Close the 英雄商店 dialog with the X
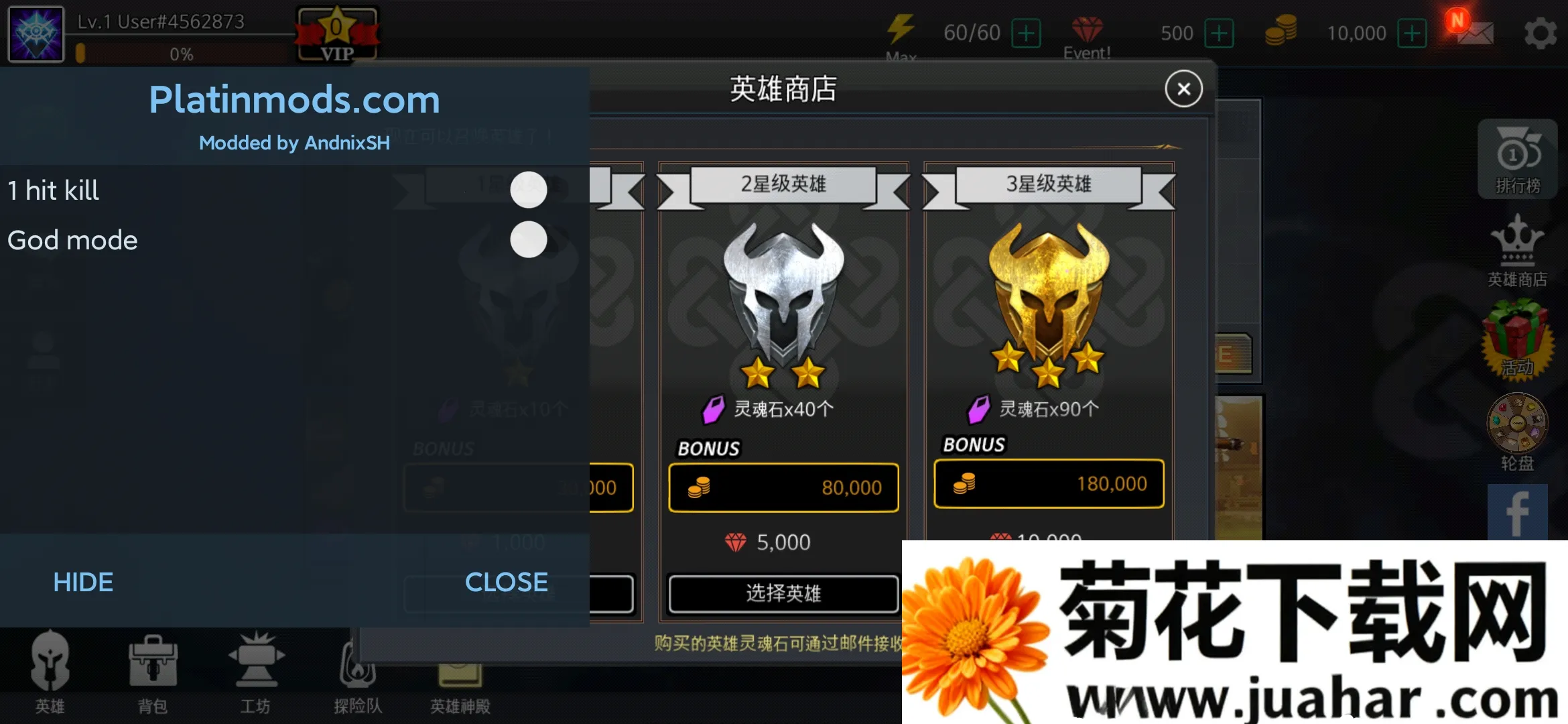1568x724 pixels. (x=1183, y=88)
